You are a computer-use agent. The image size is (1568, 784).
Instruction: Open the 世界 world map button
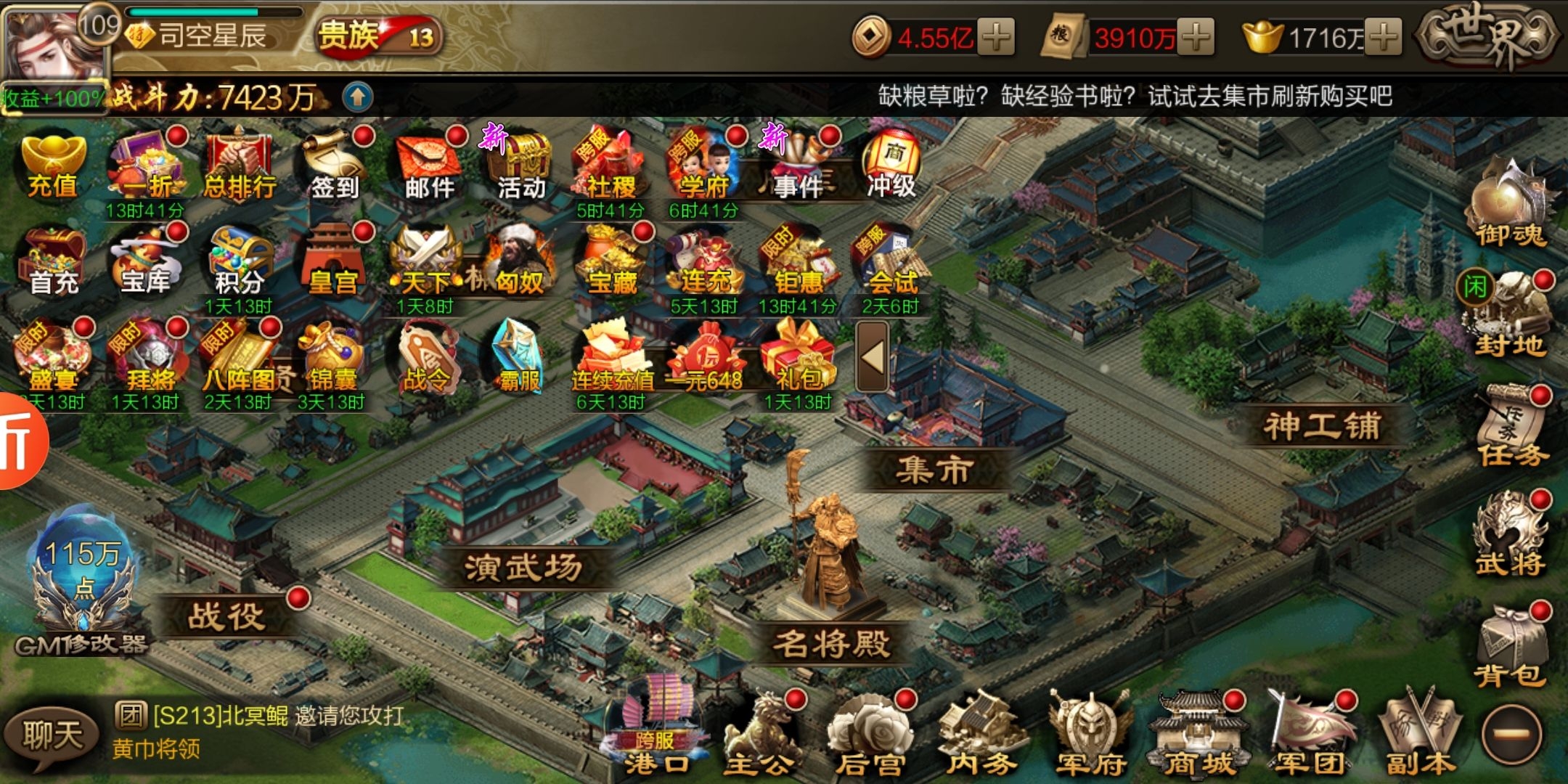point(1488,36)
